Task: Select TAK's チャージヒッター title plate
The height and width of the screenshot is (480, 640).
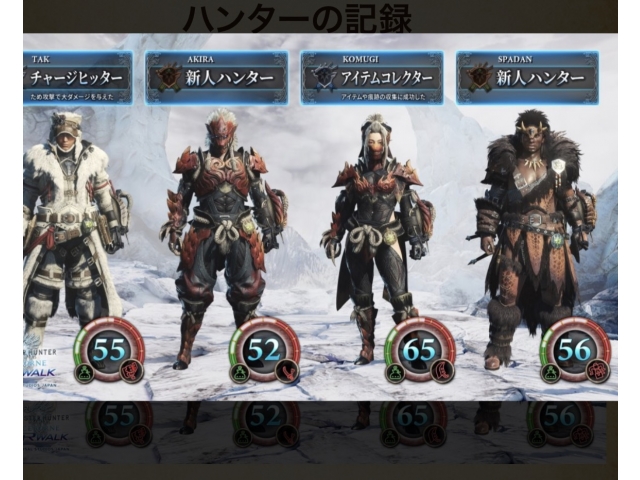Action: pyautogui.click(x=77, y=79)
